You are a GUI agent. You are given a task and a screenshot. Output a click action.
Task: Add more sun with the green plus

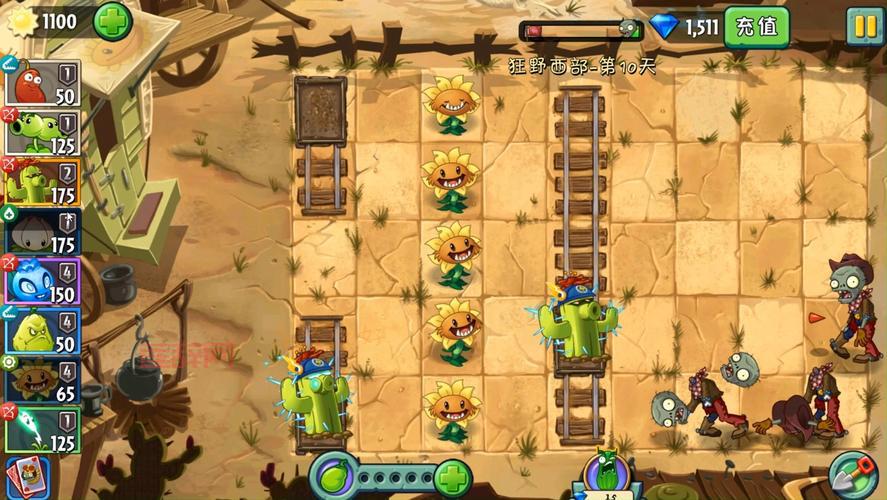112,21
